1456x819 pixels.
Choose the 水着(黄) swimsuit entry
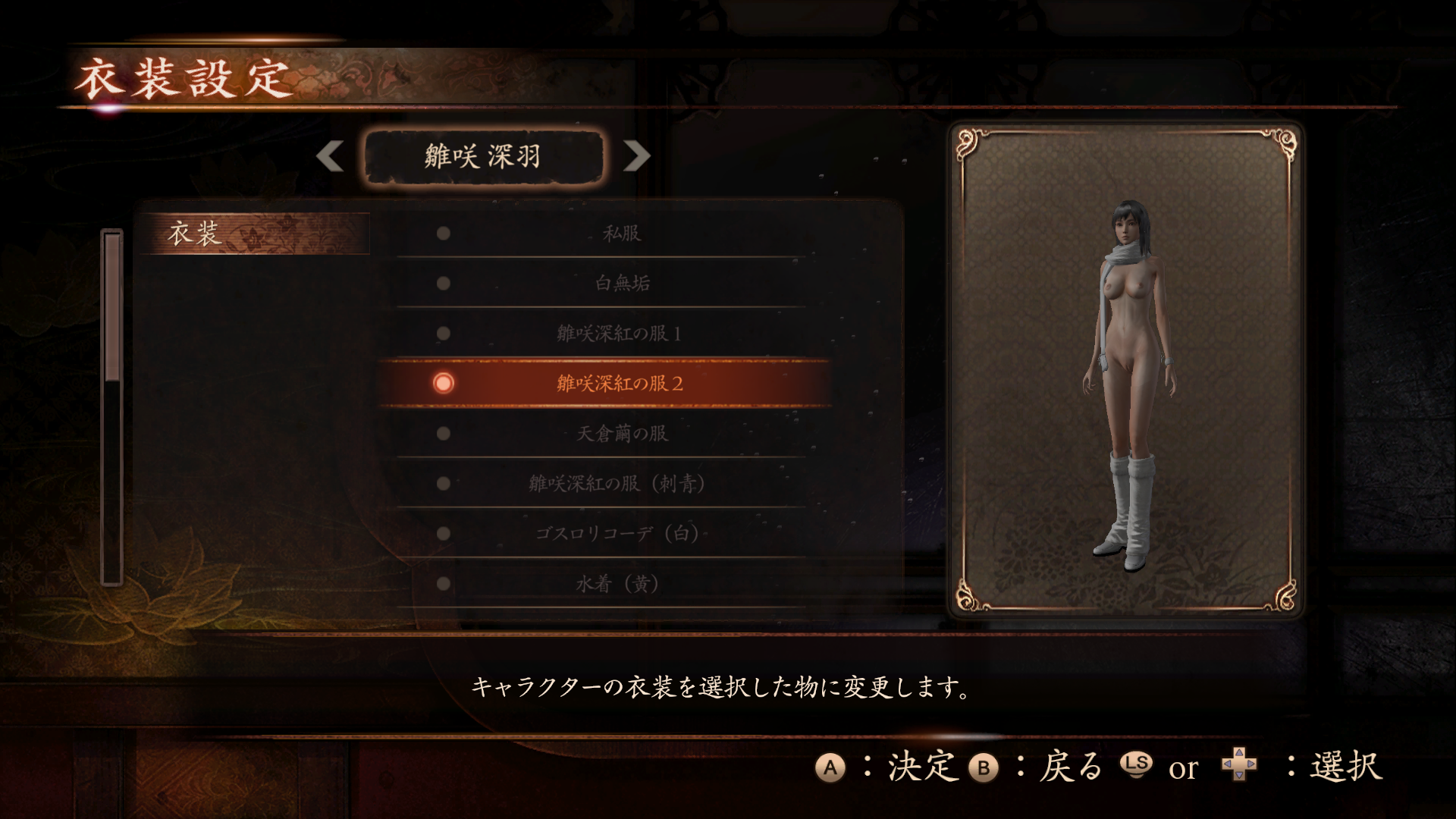tap(617, 584)
